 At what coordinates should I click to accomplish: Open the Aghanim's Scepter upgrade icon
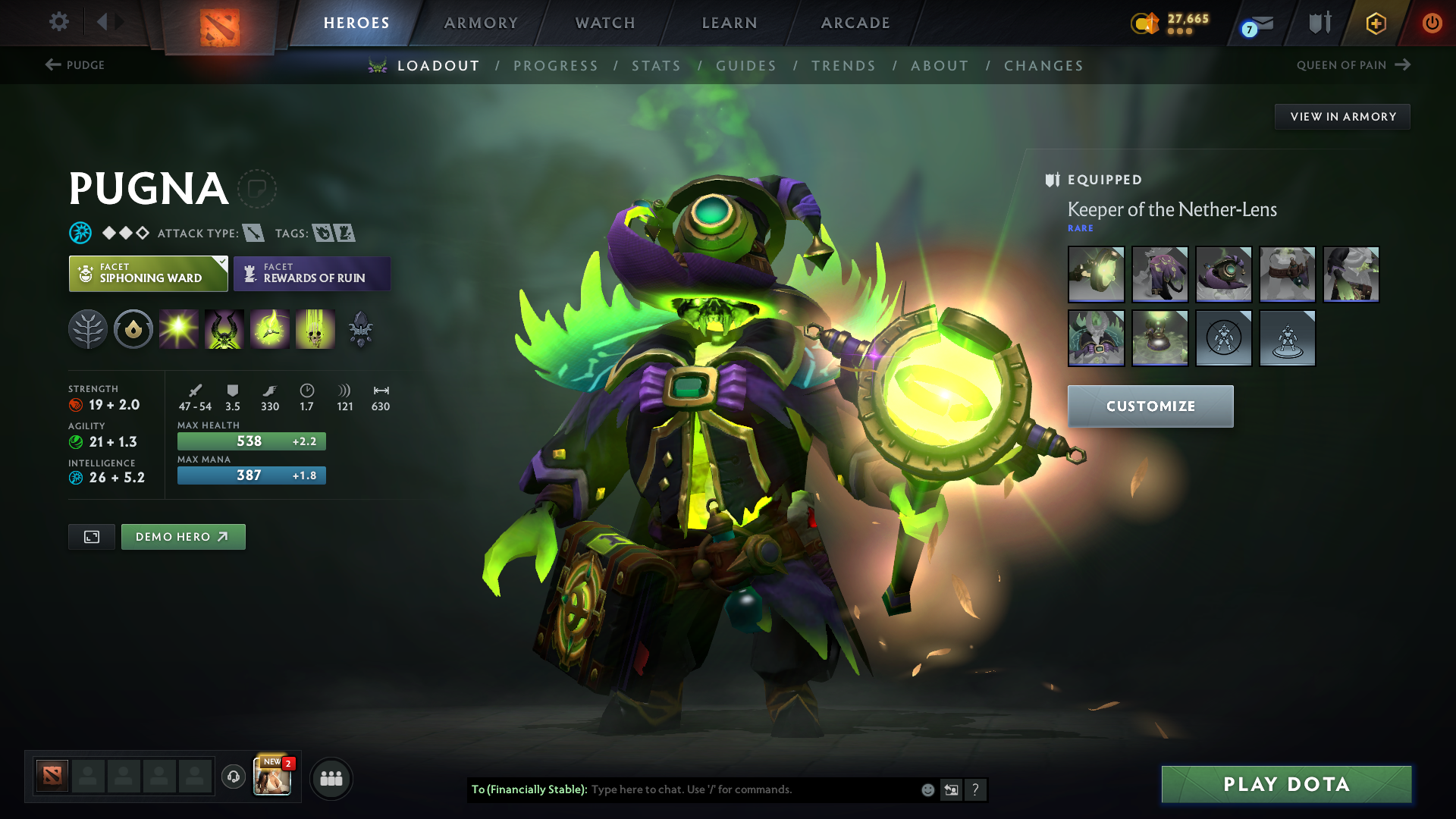(x=361, y=328)
